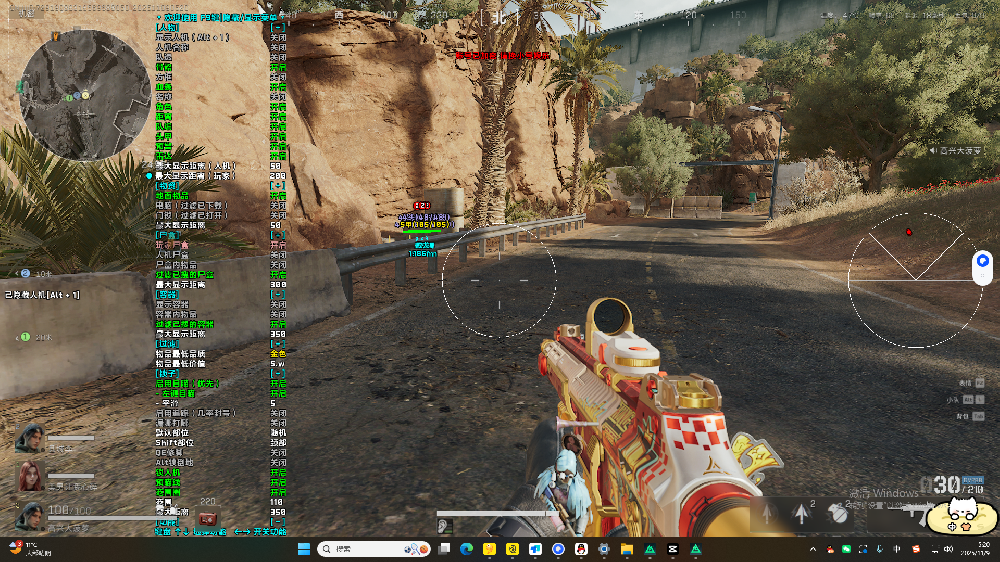
Task: Choose the grenade equipment slot
Action: (837, 513)
